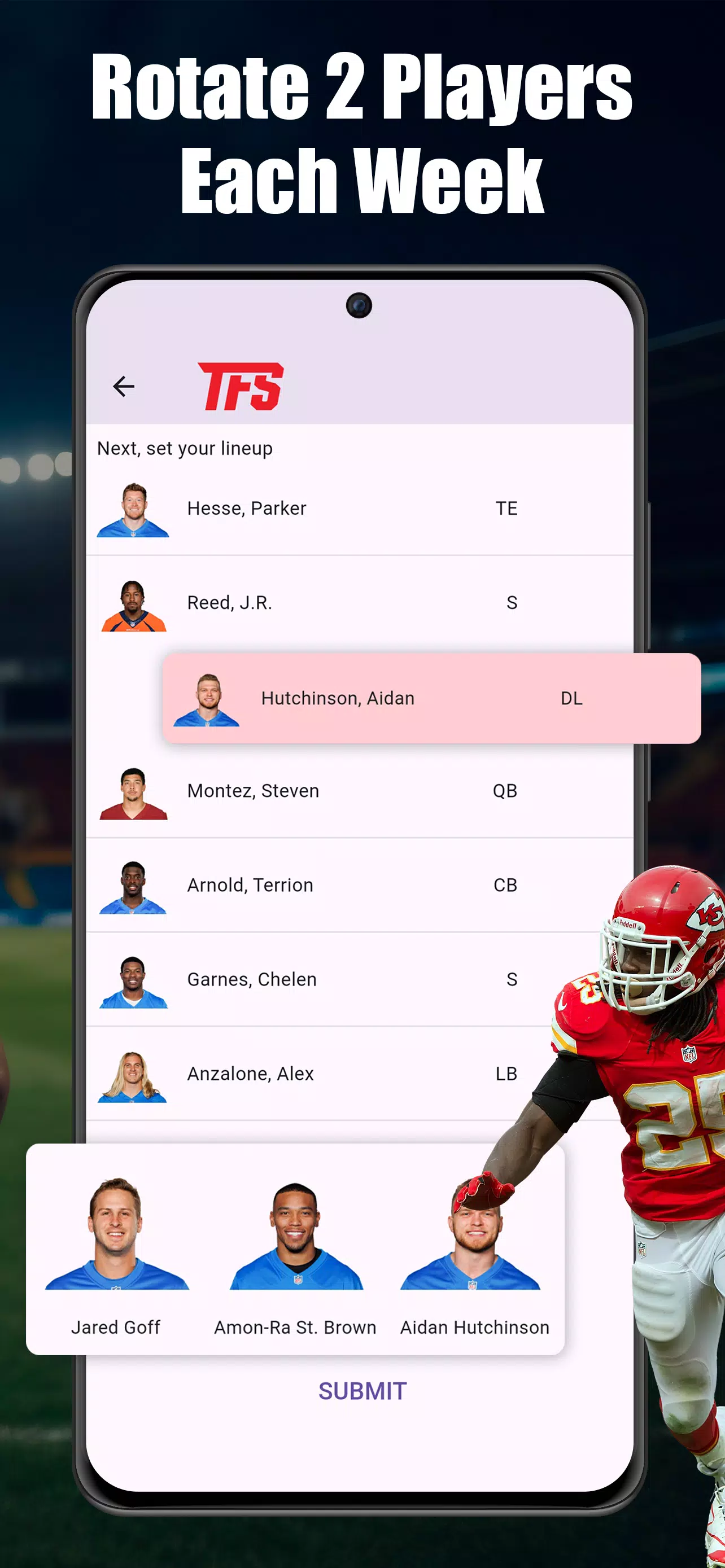Select the Montez, Steven QB row
The image size is (725, 1568).
click(361, 791)
